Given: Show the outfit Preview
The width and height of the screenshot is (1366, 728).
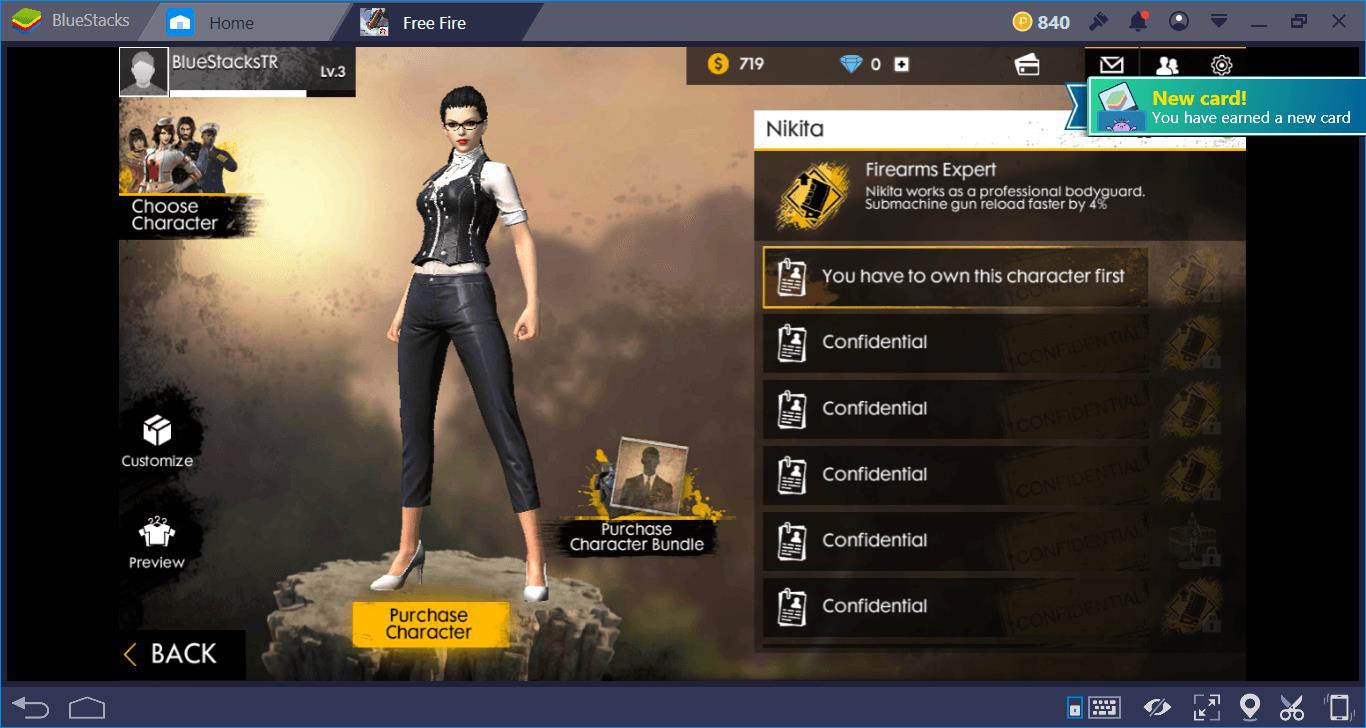Looking at the screenshot, I should pos(157,543).
